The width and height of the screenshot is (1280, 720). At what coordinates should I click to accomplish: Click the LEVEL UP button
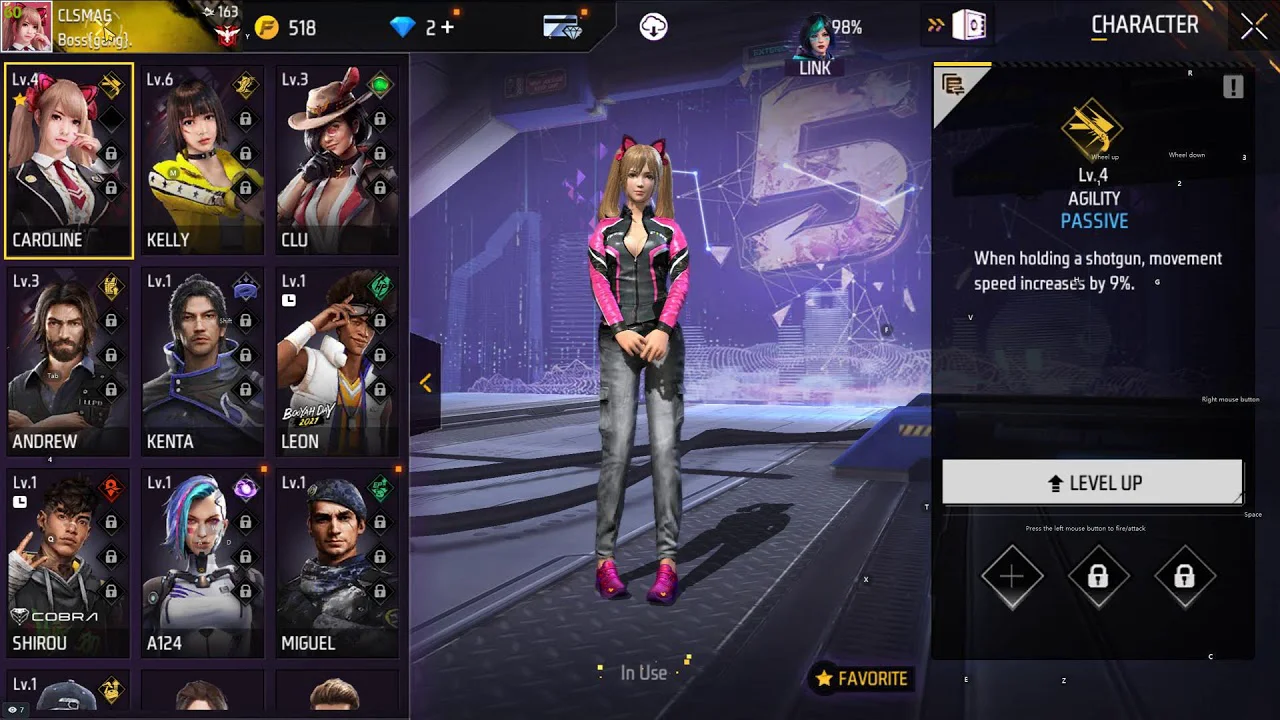(1092, 483)
